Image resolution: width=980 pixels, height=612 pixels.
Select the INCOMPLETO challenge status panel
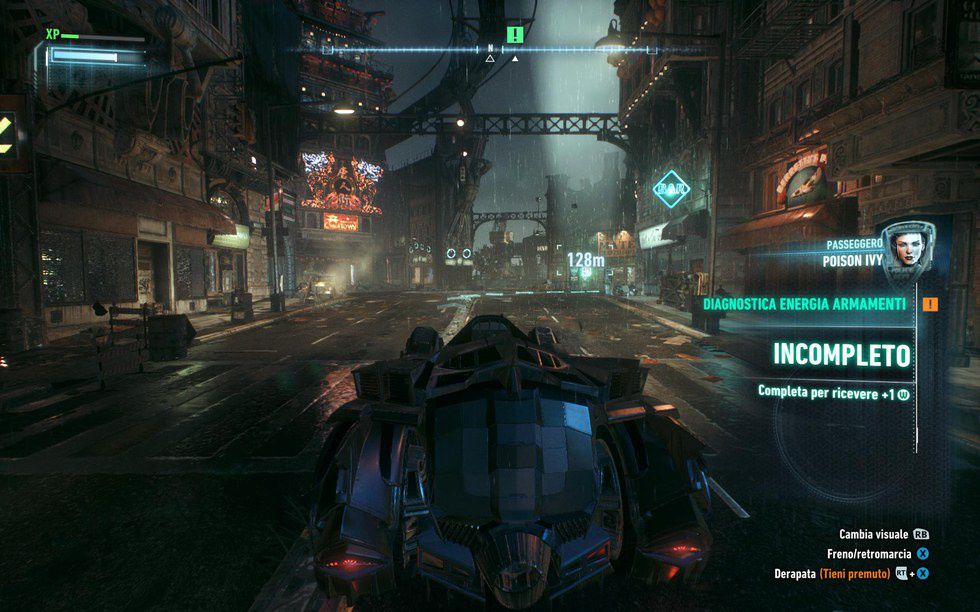click(841, 355)
